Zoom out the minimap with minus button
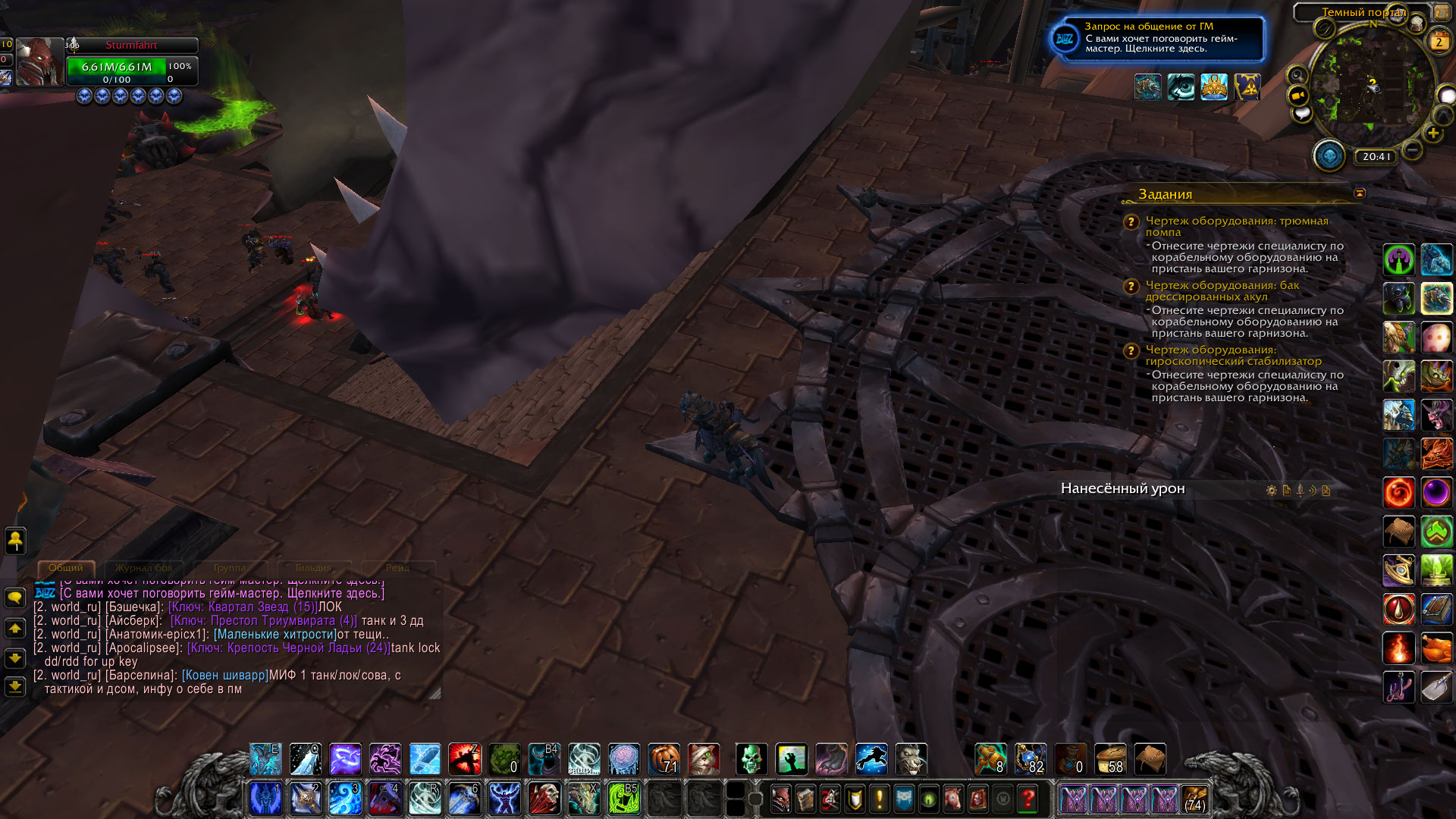This screenshot has height=819, width=1456. [1412, 150]
